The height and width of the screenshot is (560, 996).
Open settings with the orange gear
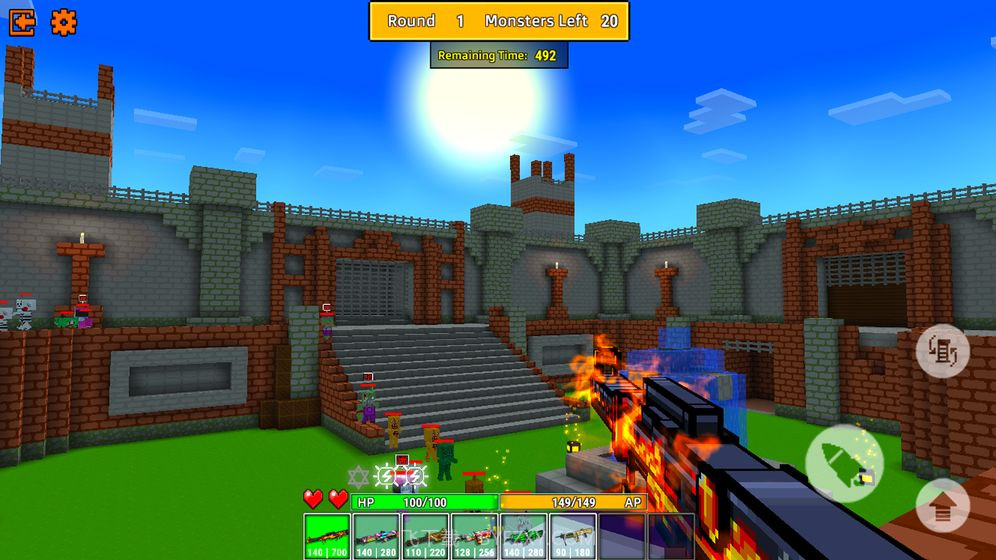[x=64, y=22]
